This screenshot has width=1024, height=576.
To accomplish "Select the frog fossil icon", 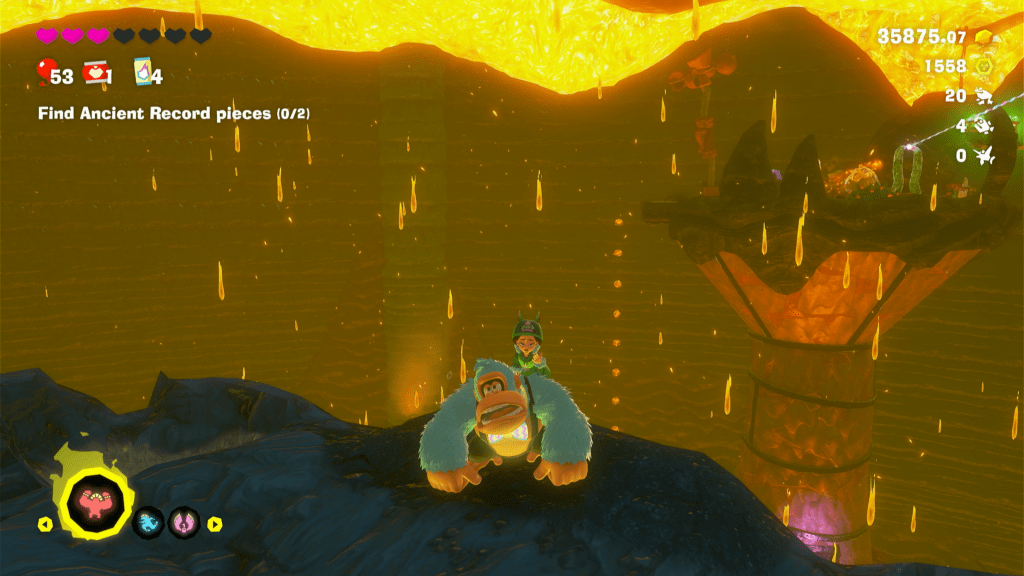I will [985, 96].
